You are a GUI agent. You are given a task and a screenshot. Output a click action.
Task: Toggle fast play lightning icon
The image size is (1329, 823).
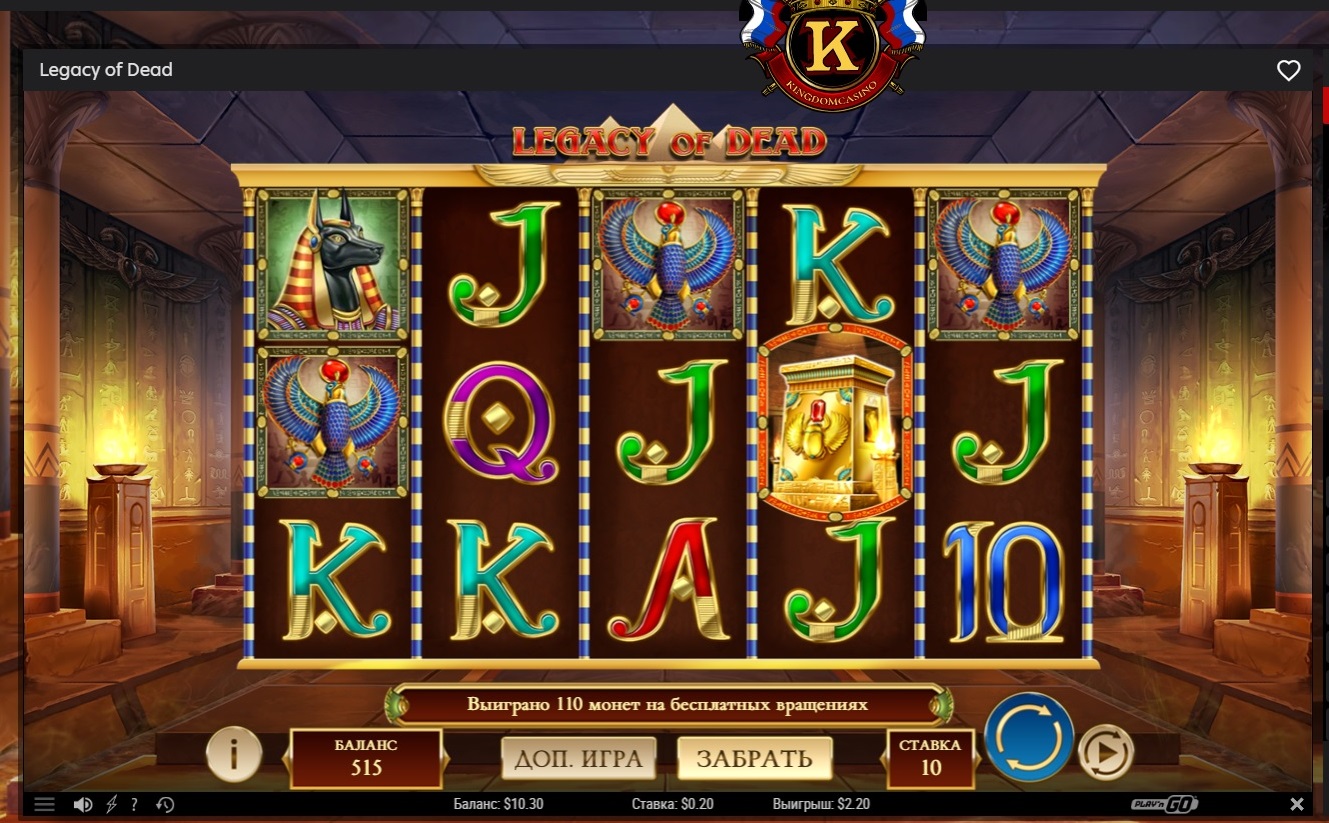coord(111,804)
